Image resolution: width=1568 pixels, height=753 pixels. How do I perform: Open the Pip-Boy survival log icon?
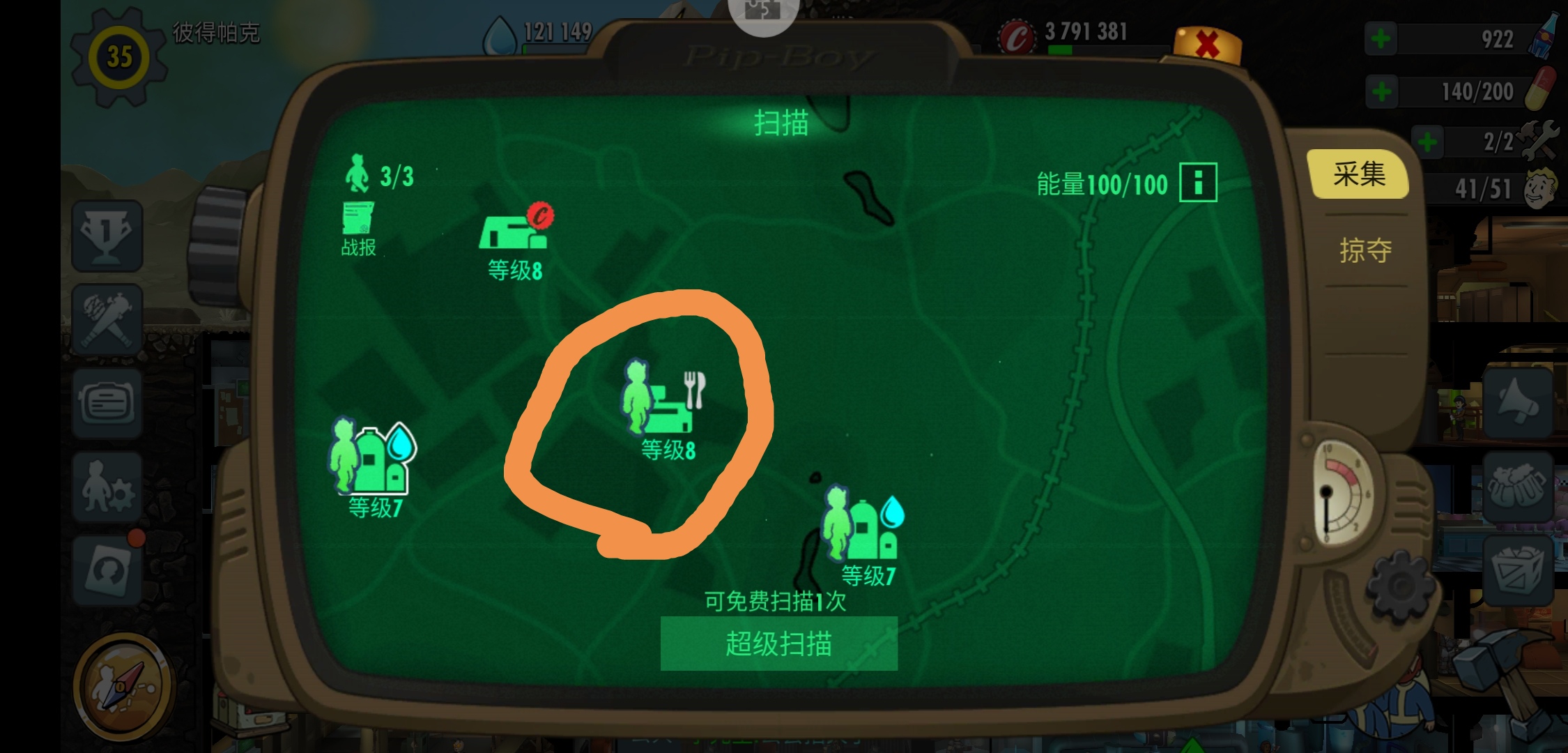click(x=106, y=403)
